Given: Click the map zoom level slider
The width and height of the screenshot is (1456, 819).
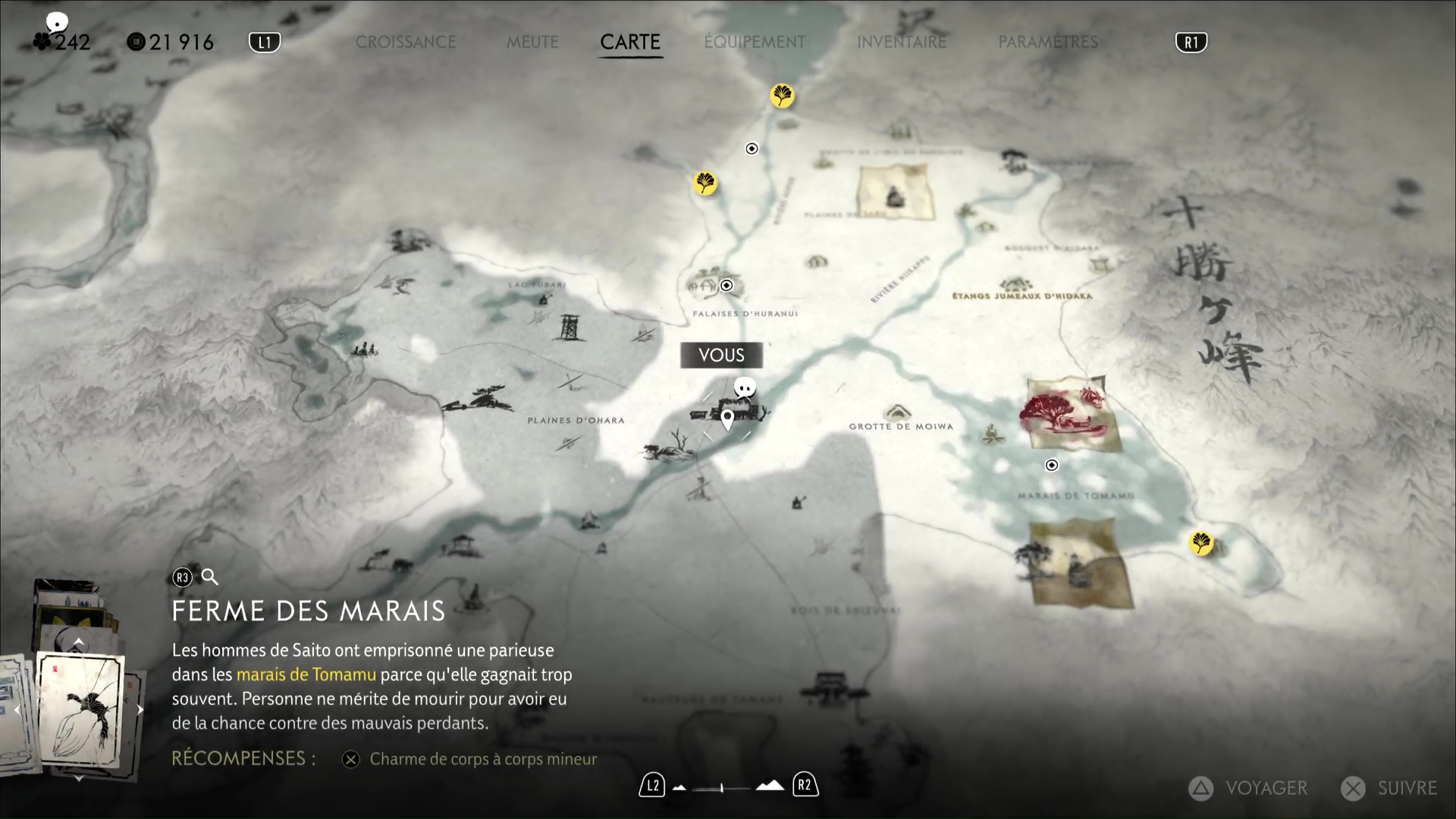Looking at the screenshot, I should coord(722,788).
